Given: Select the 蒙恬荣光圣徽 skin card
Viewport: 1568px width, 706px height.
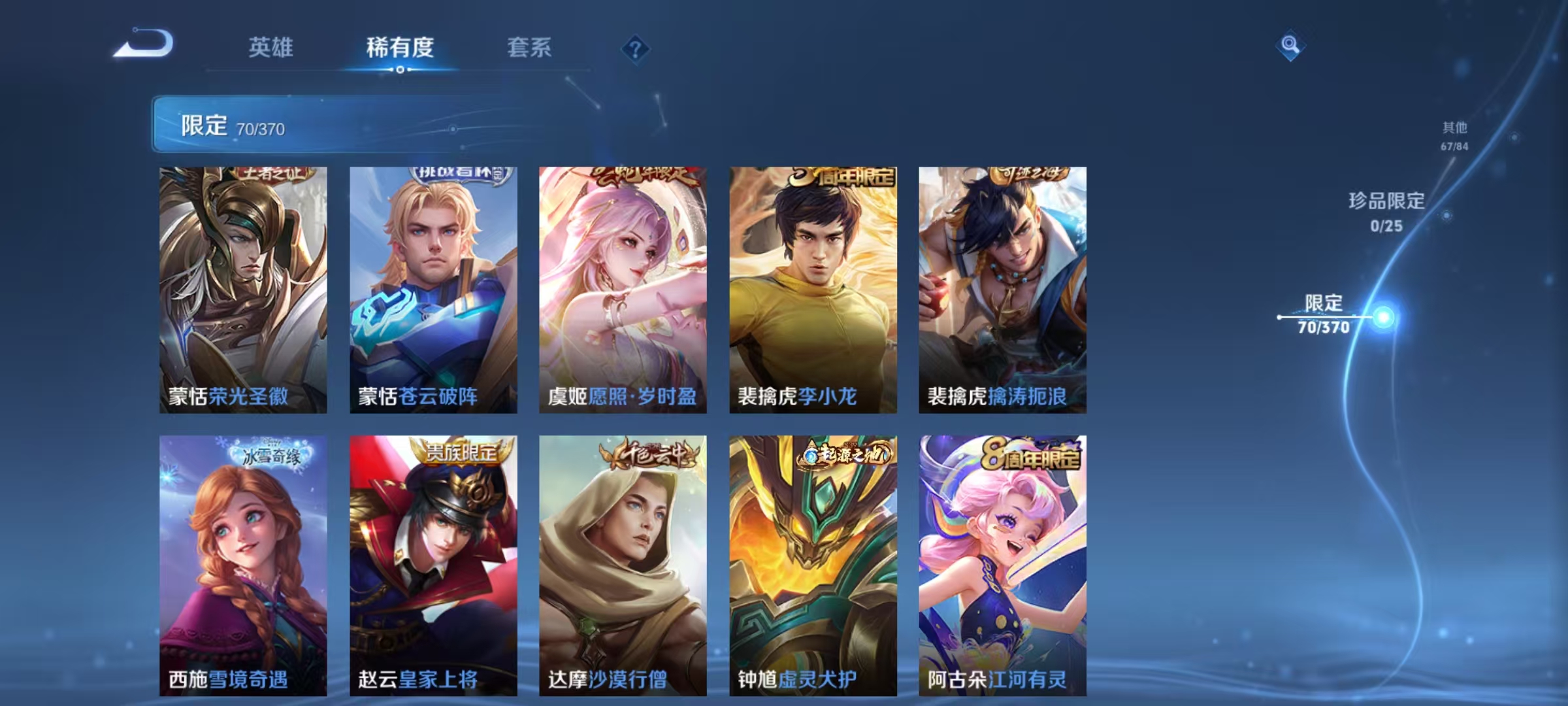Looking at the screenshot, I should coord(242,288).
